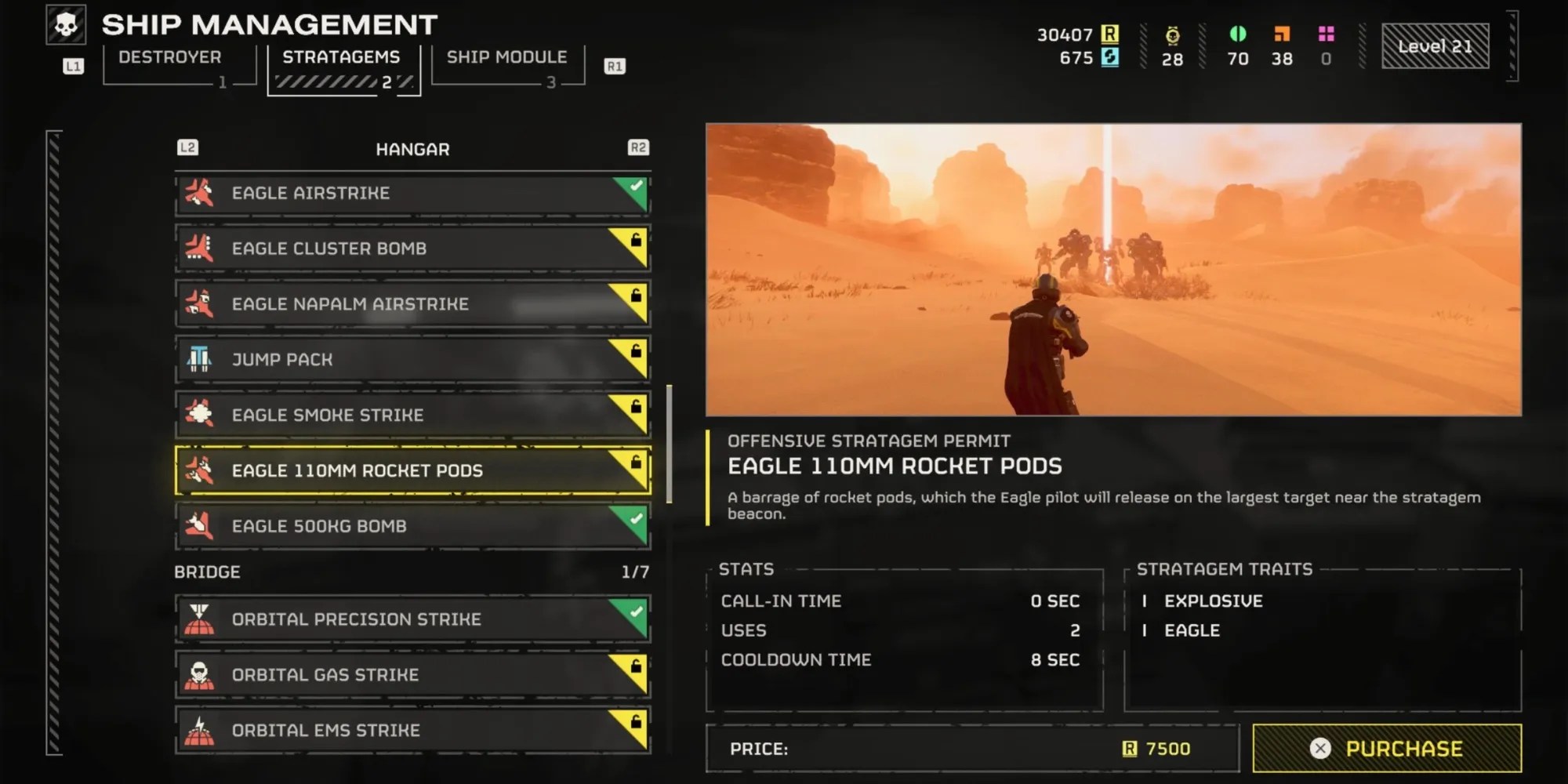Image resolution: width=1568 pixels, height=784 pixels.
Task: Click the Helldivers skull emblem top left
Action: [x=67, y=24]
